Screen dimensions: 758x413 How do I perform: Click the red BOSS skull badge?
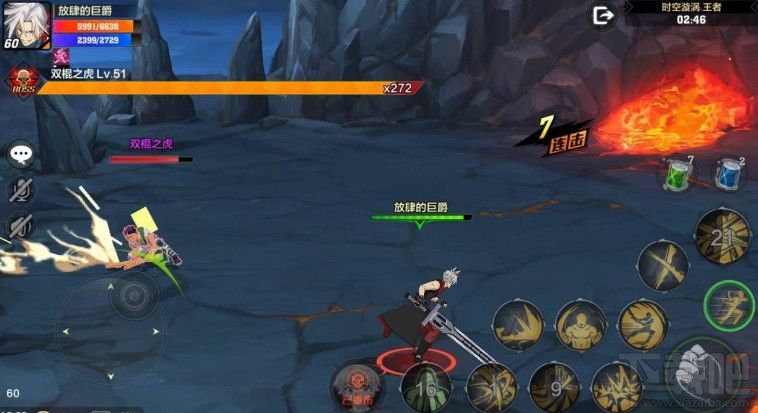tap(21, 80)
